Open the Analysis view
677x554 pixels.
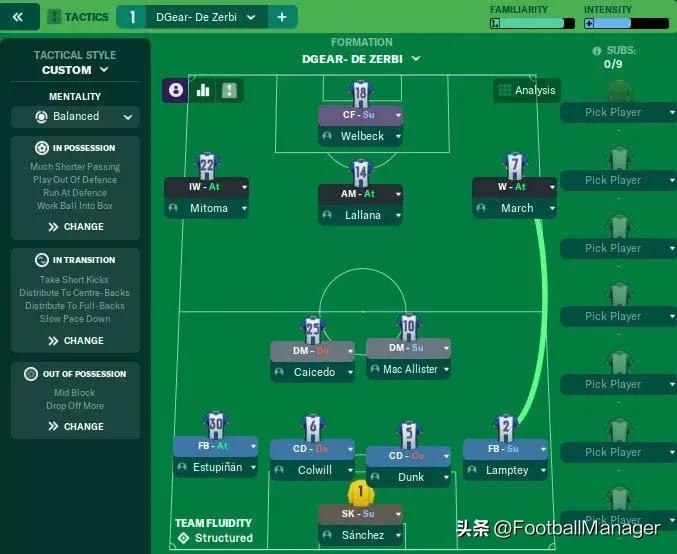point(526,90)
